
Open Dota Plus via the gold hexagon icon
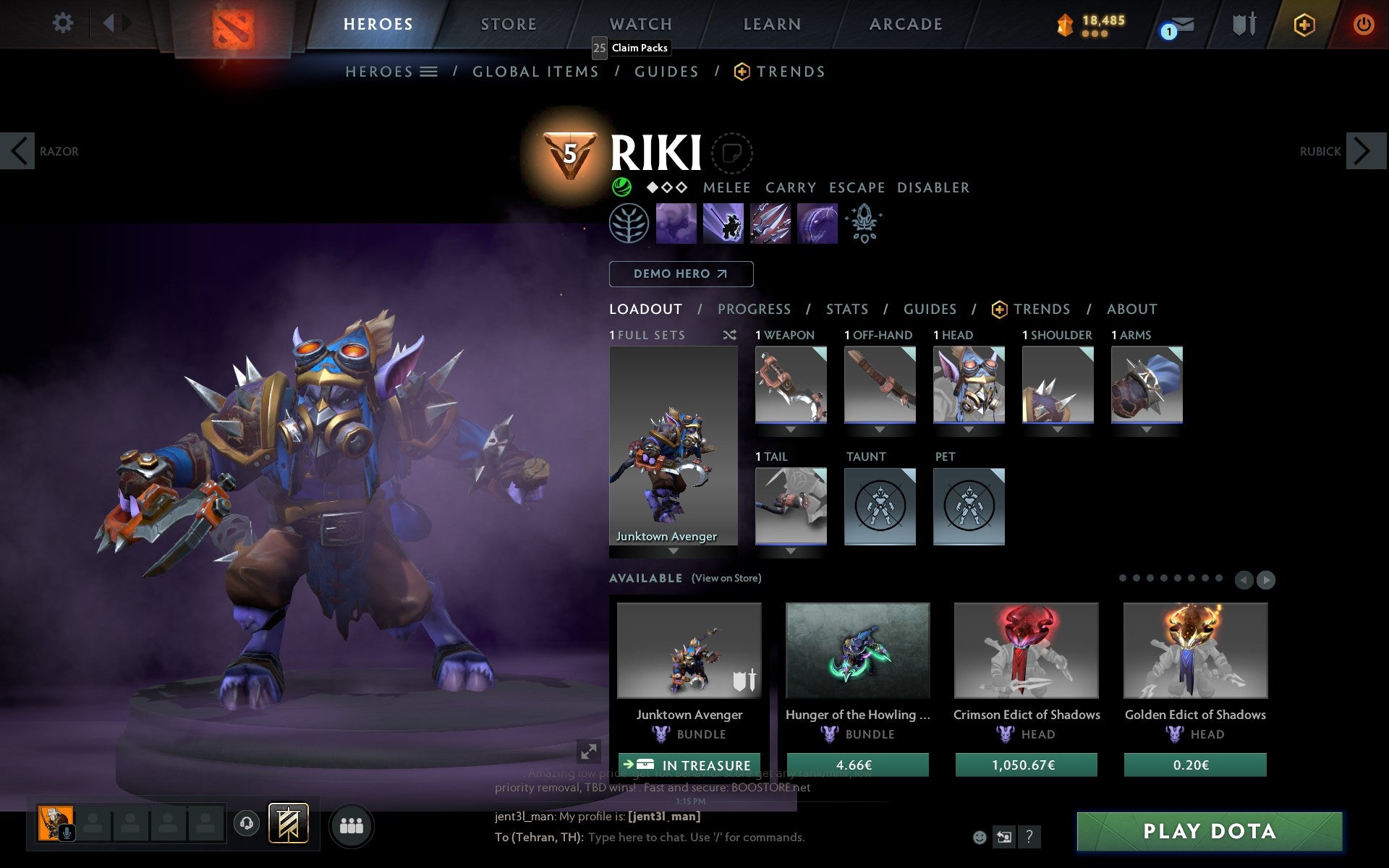1302,23
